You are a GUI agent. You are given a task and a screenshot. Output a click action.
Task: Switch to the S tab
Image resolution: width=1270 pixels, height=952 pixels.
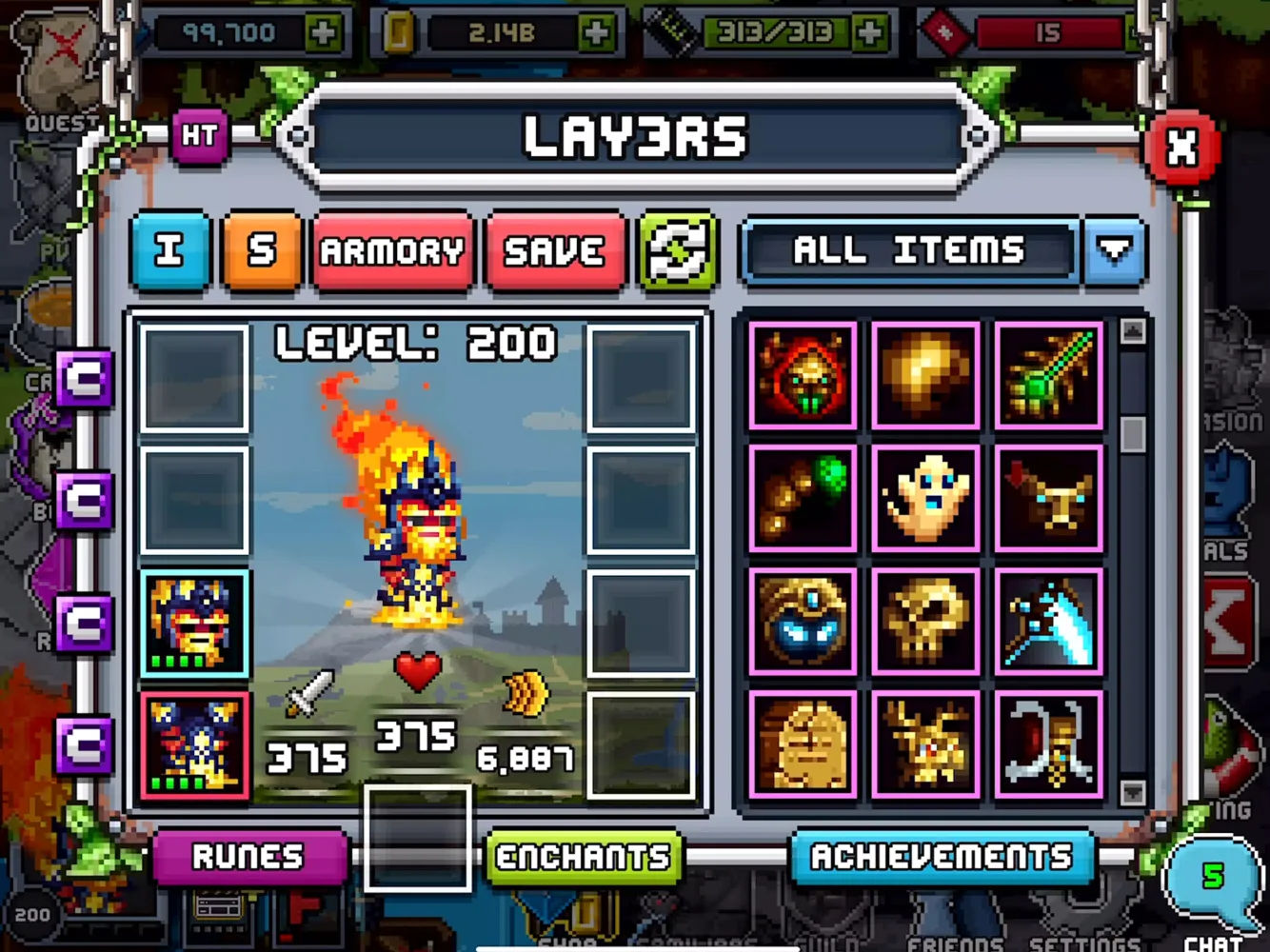pos(264,252)
